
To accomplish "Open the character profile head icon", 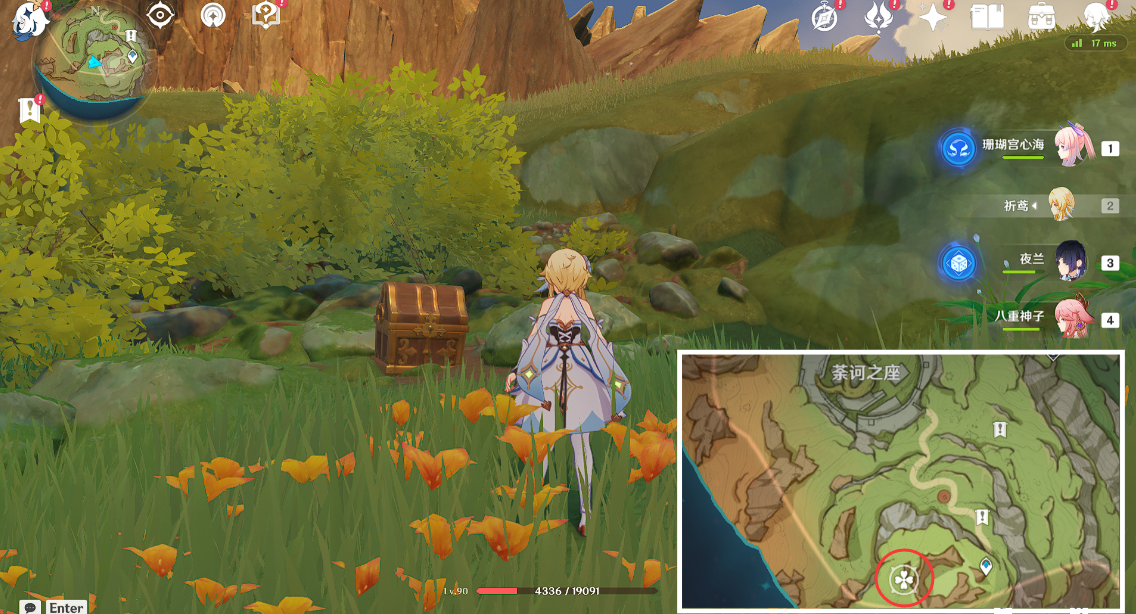I will pyautogui.click(x=1097, y=17).
